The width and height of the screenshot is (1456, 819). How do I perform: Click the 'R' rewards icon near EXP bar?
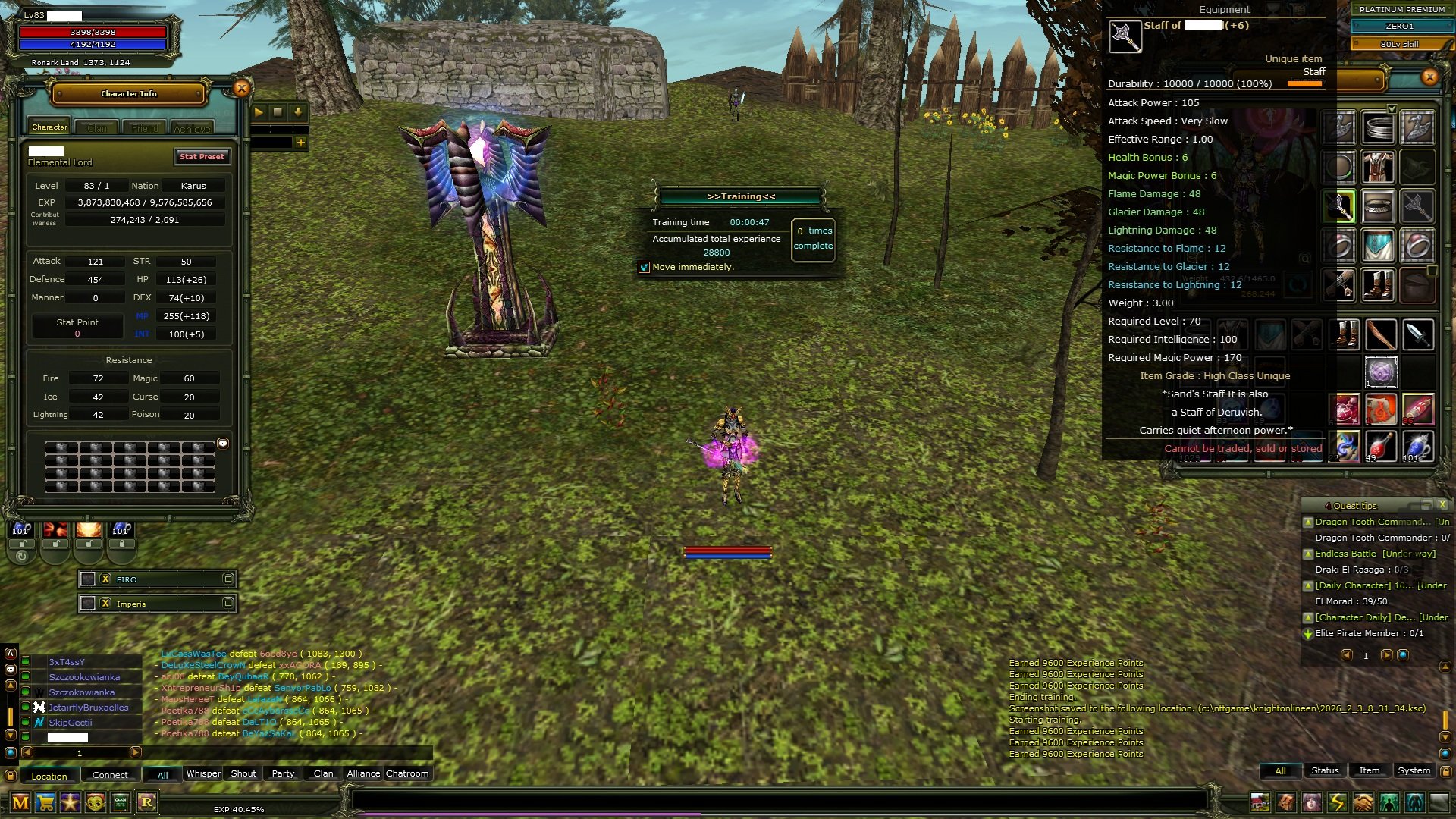click(x=147, y=802)
